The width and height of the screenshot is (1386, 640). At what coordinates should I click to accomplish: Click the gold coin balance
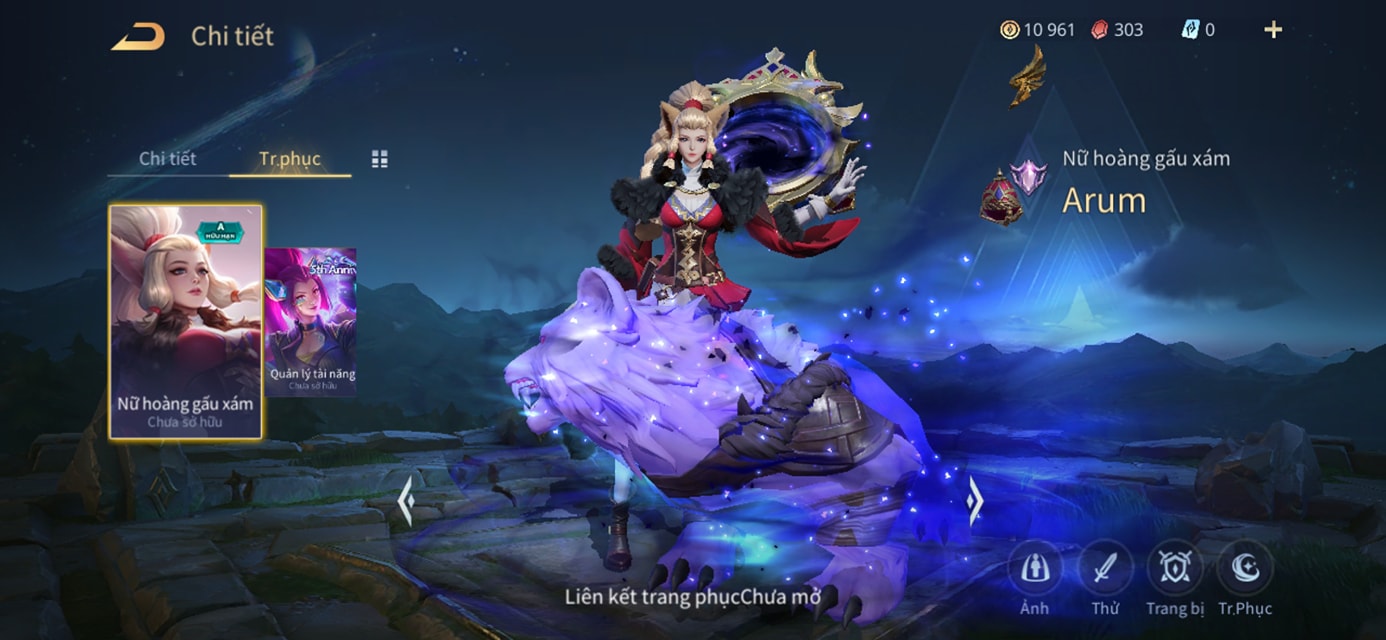click(x=1038, y=30)
